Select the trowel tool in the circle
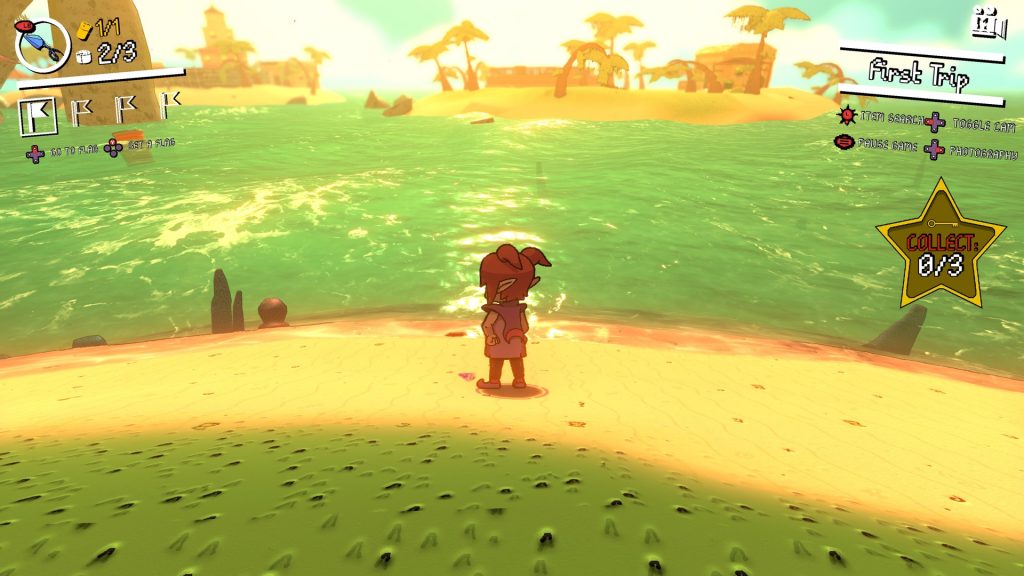Viewport: 1024px width, 576px height. [x=43, y=43]
